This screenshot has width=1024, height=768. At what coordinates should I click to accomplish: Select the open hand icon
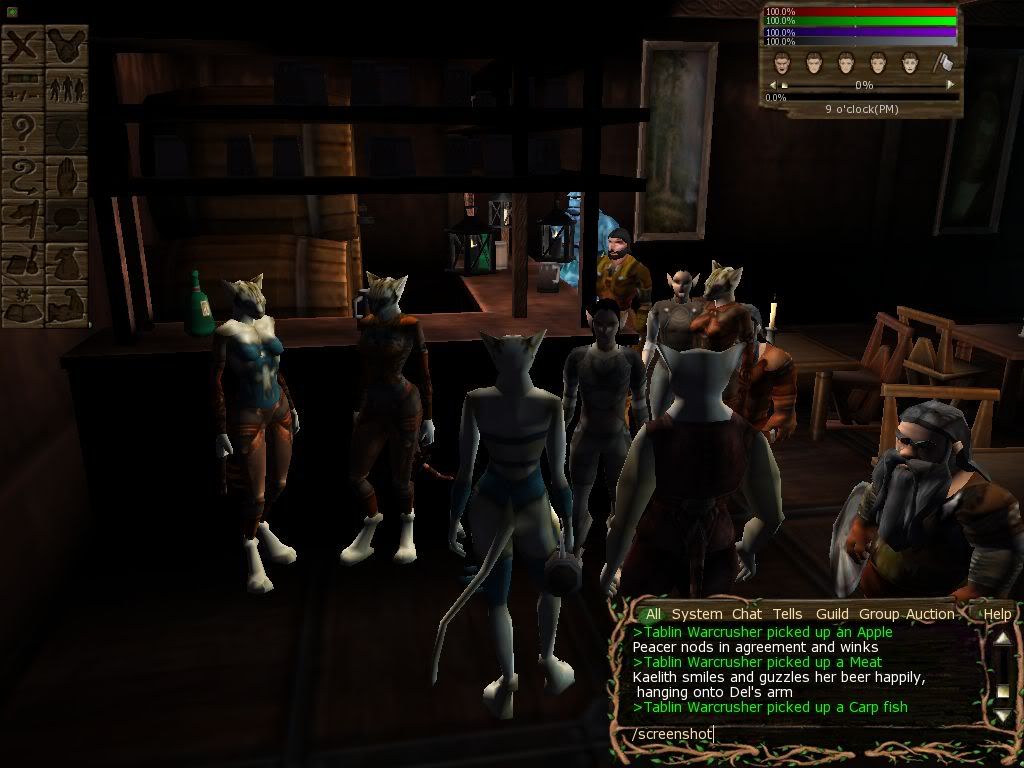[67, 176]
